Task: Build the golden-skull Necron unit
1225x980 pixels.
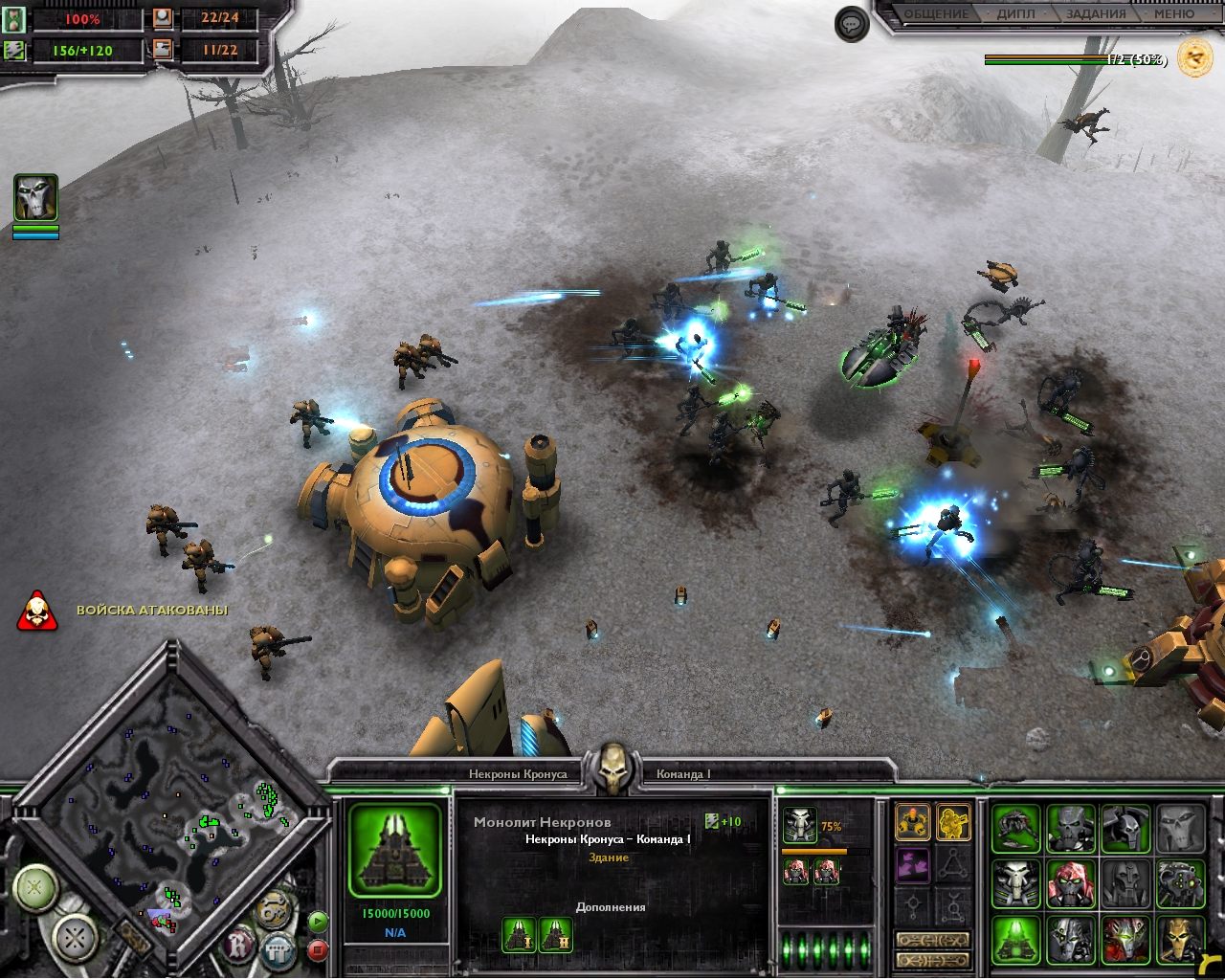Action: click(x=1180, y=939)
